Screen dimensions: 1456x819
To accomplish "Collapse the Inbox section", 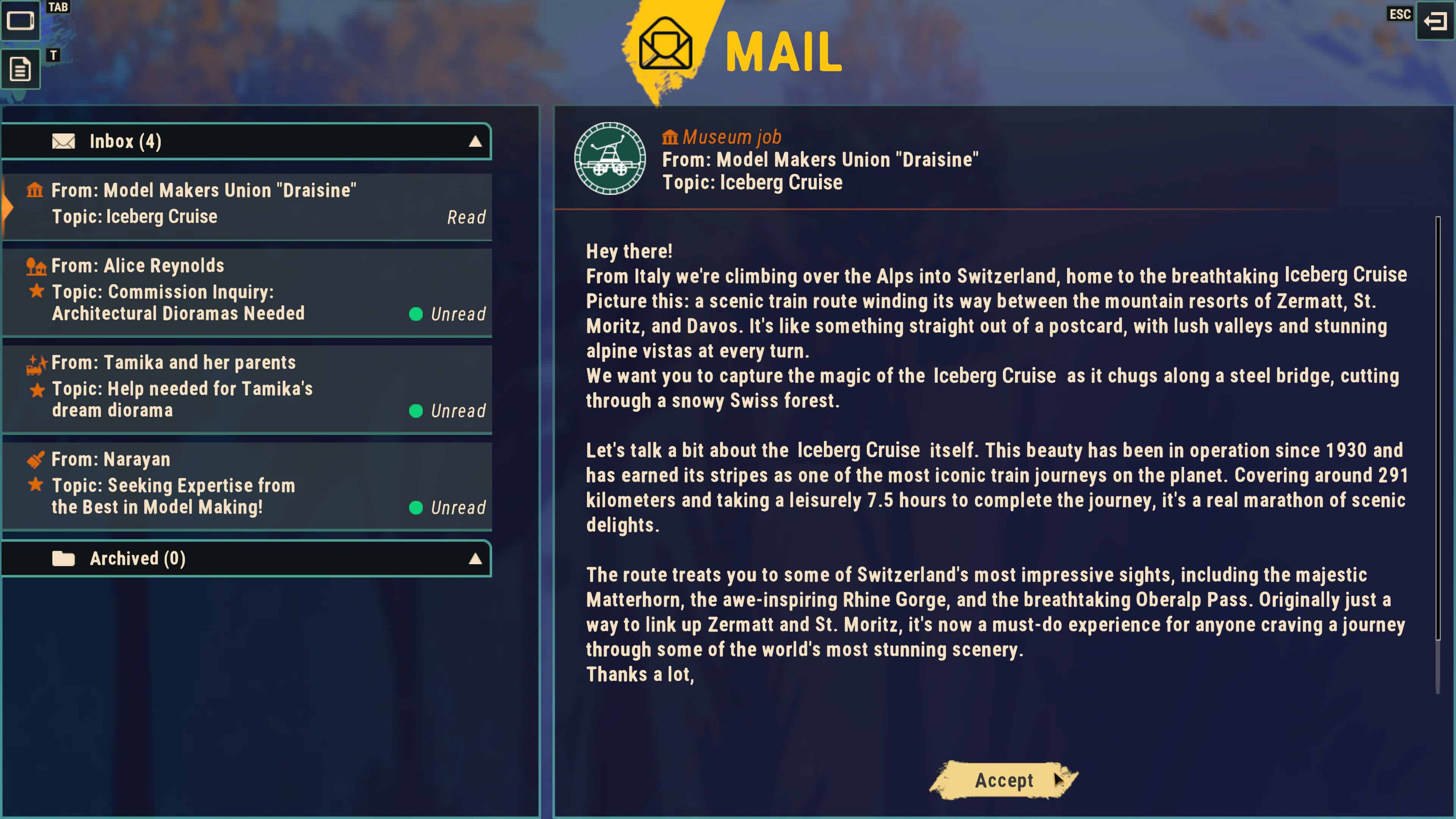I will pyautogui.click(x=475, y=141).
